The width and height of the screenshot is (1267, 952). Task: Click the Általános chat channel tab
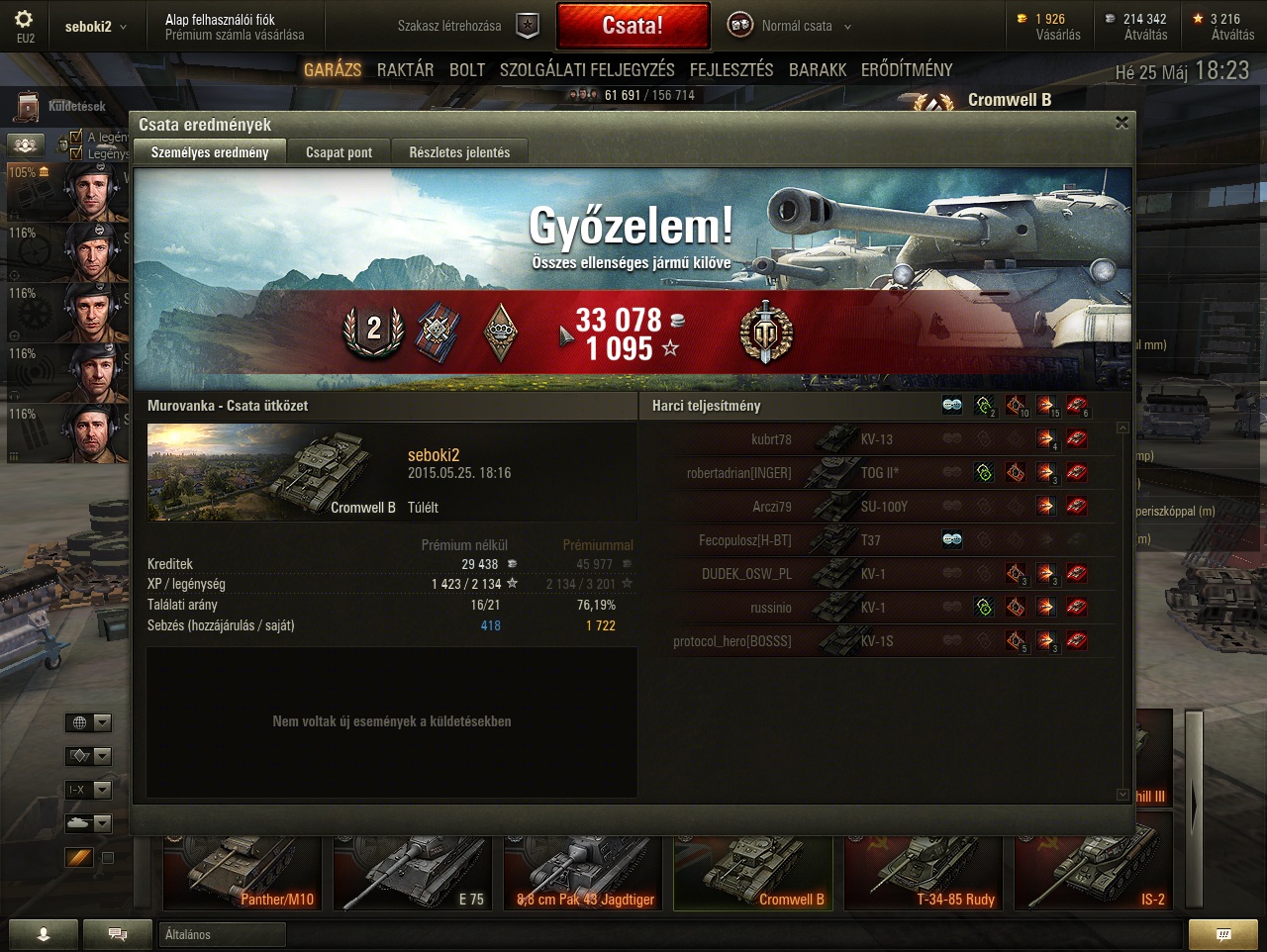222,934
